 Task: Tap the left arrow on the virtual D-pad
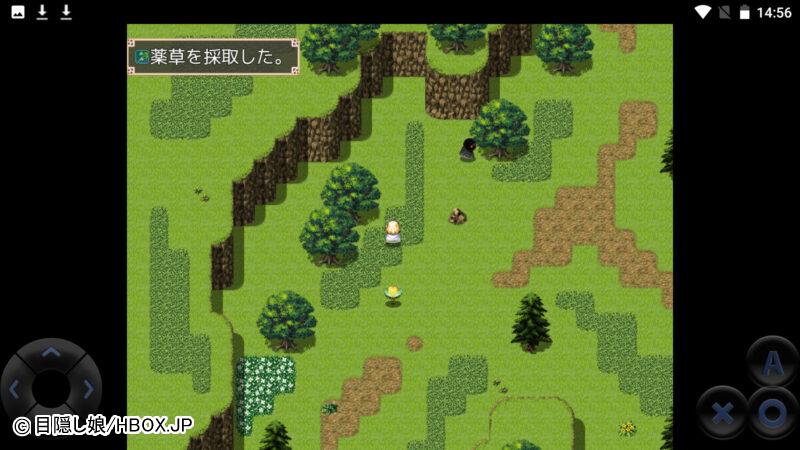coord(14,388)
